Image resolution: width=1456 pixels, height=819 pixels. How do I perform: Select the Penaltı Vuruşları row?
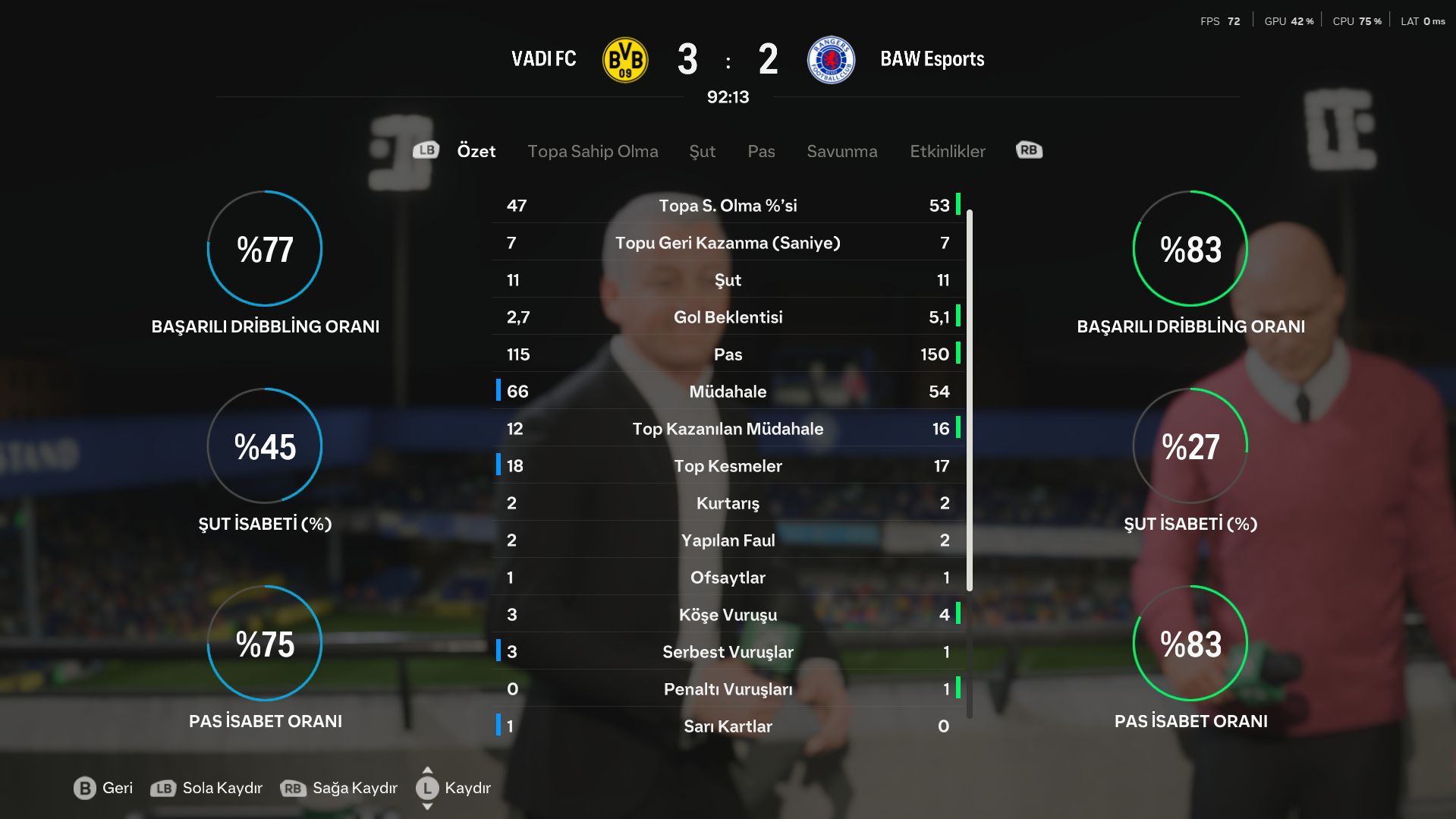pos(728,689)
